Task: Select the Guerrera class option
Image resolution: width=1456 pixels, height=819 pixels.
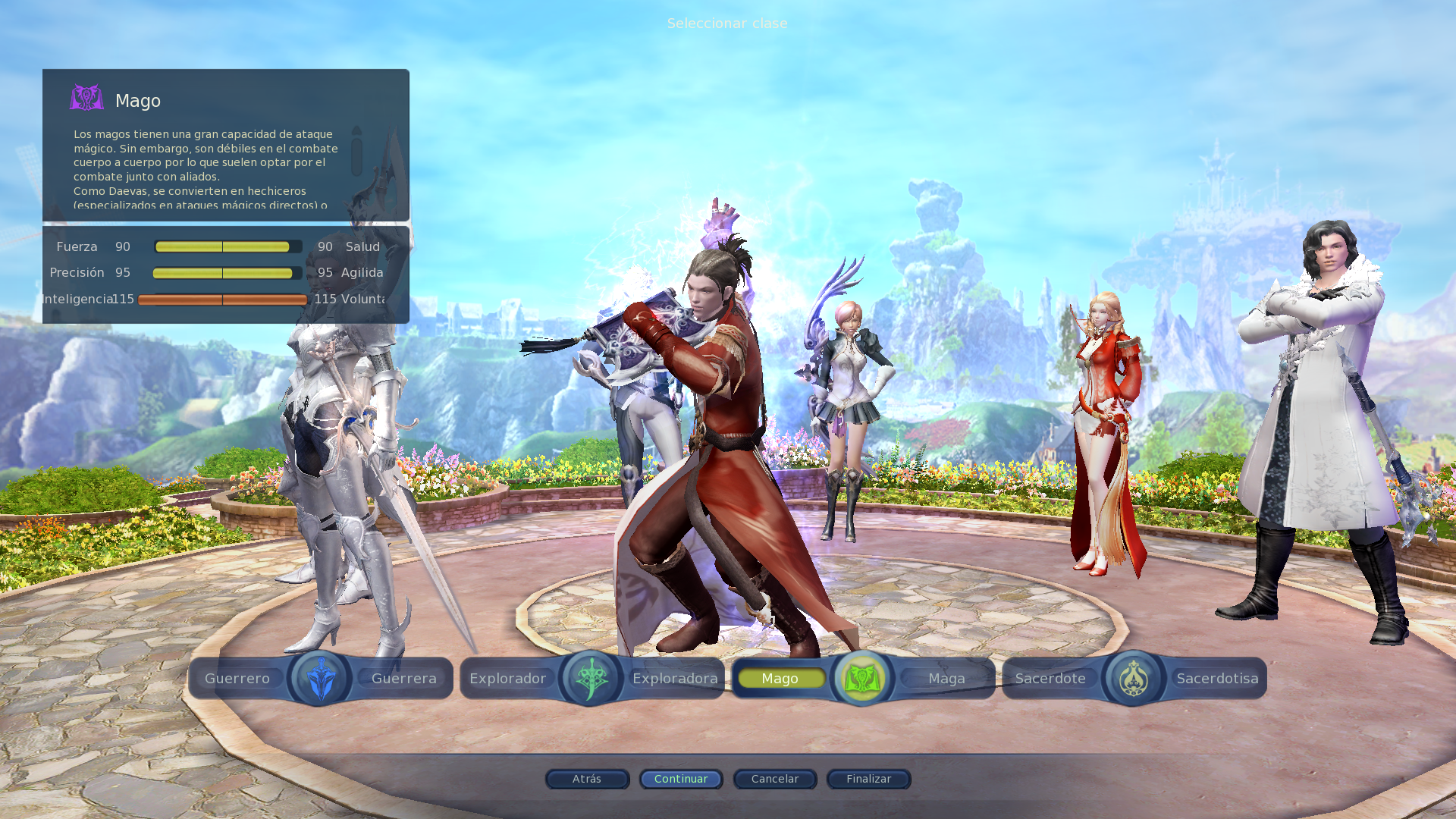Action: tap(403, 678)
